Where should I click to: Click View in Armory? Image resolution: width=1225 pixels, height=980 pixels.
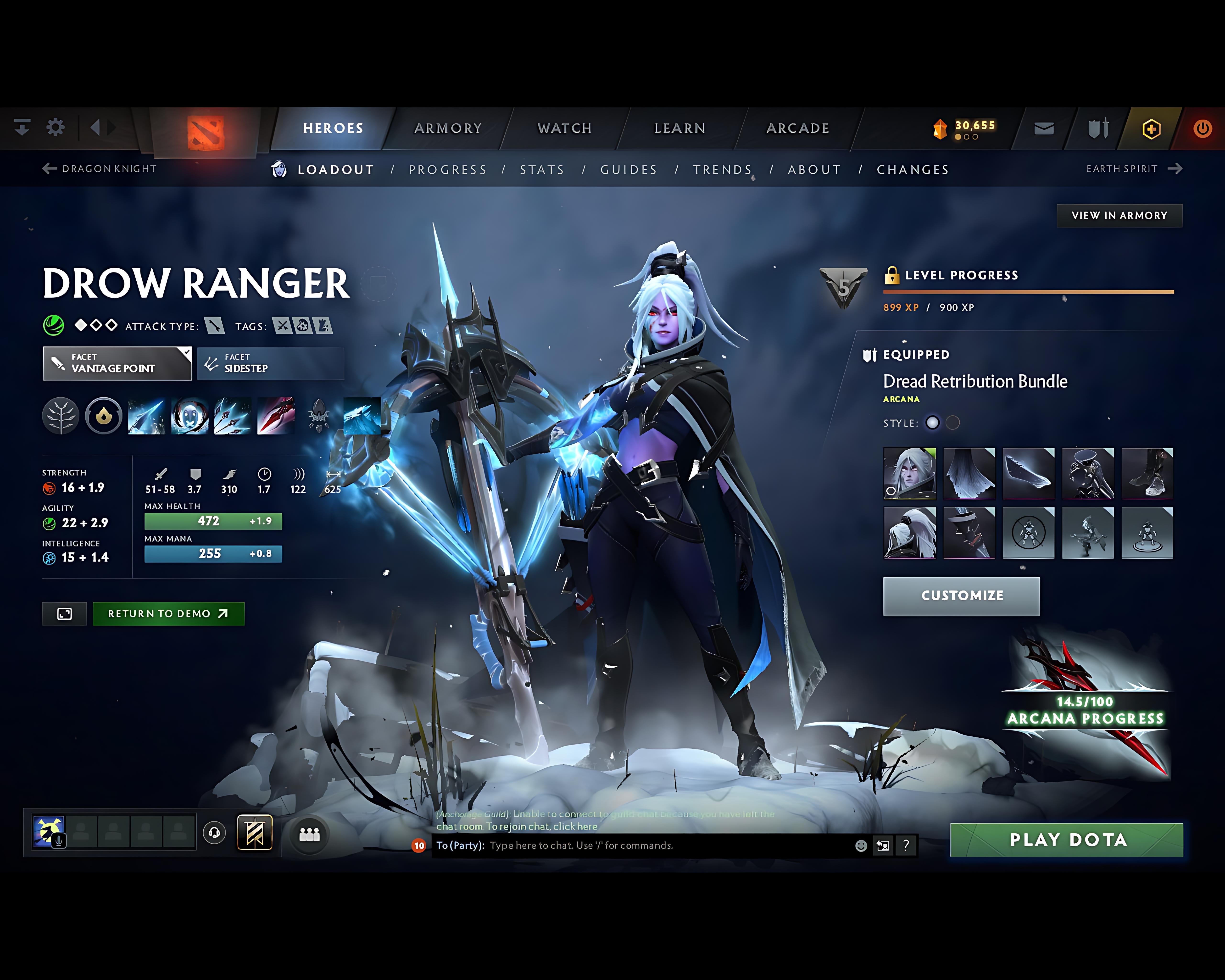coord(1119,216)
